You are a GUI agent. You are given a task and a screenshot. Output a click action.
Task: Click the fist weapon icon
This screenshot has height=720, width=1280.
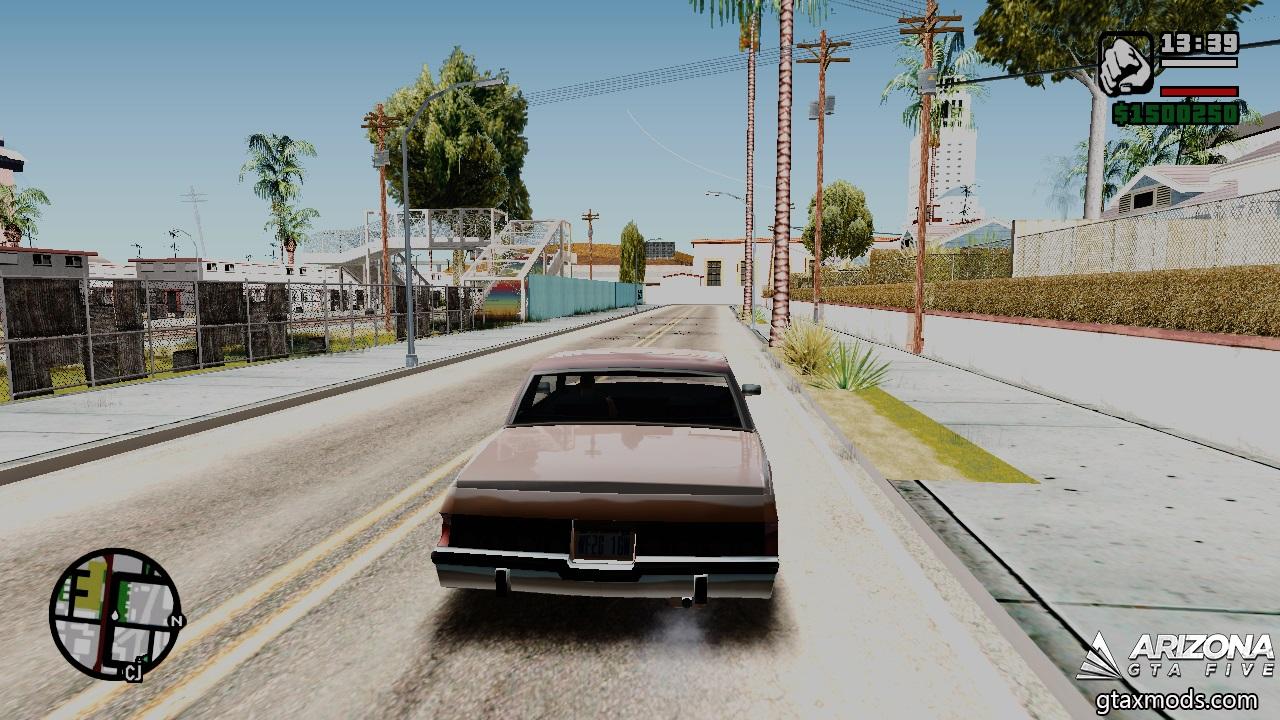(x=1126, y=64)
